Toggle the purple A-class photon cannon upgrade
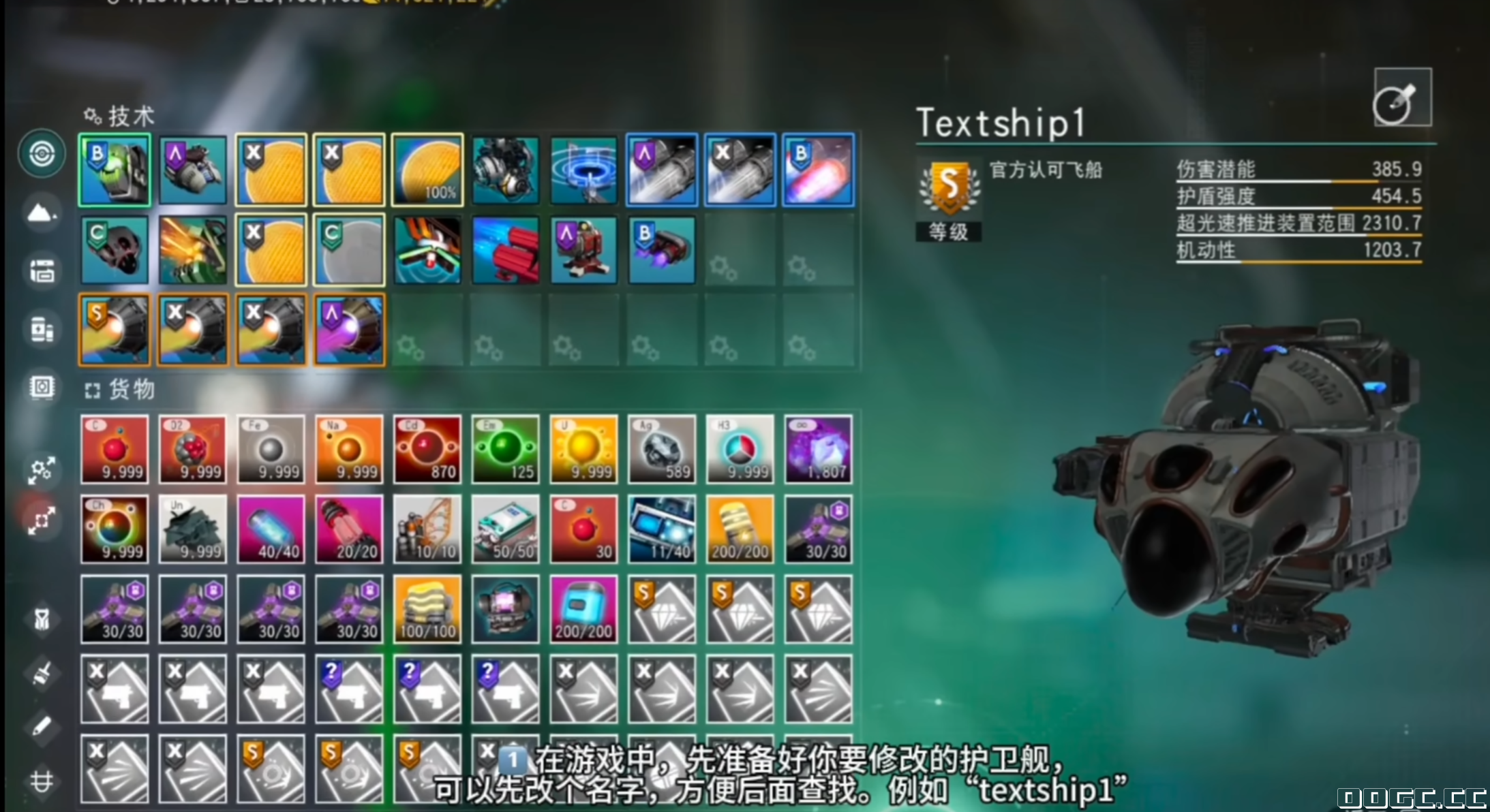Viewport: 1490px width, 812px height. coord(660,170)
